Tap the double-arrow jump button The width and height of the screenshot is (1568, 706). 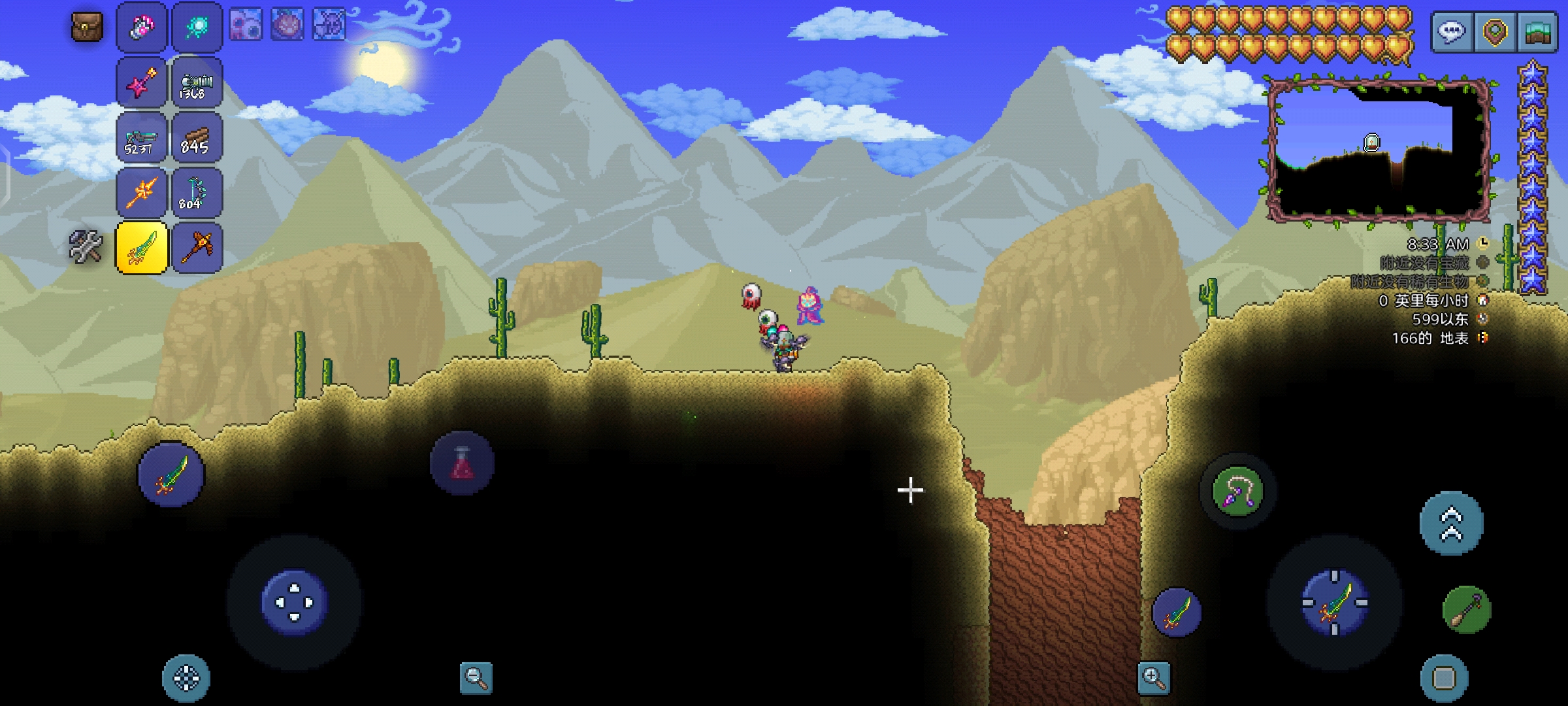tap(1452, 524)
